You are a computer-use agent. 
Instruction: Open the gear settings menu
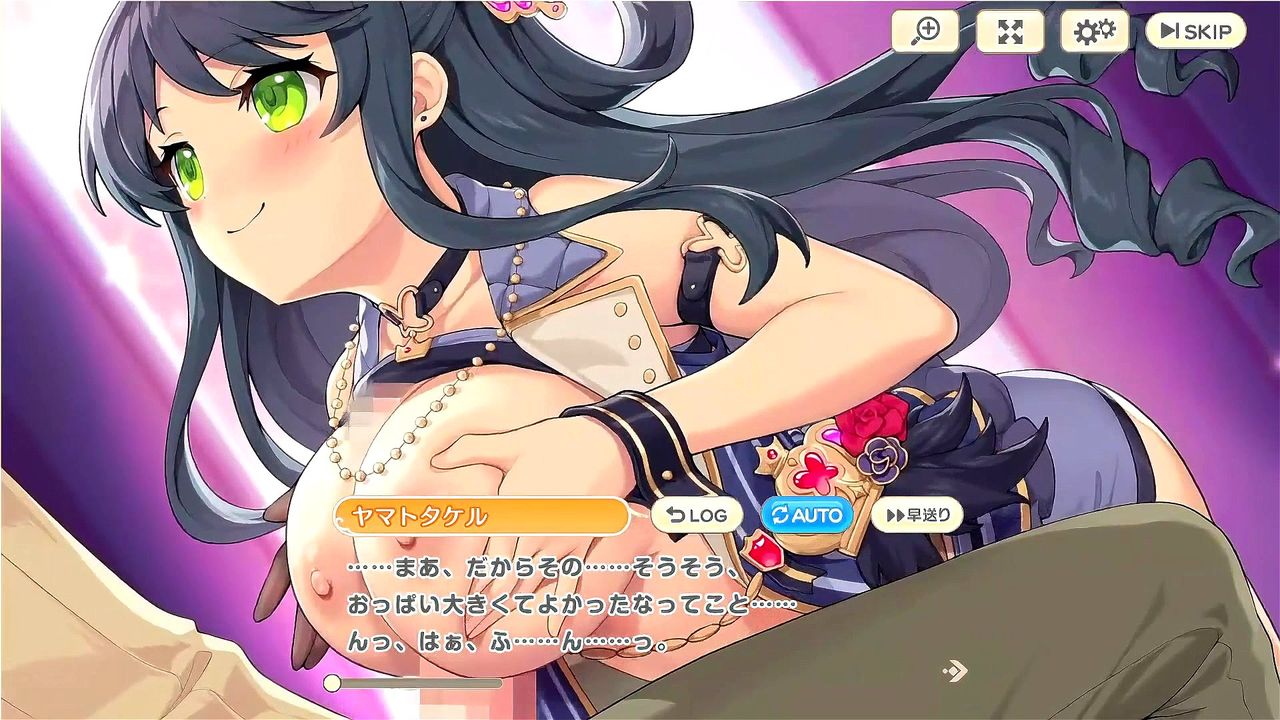1094,32
